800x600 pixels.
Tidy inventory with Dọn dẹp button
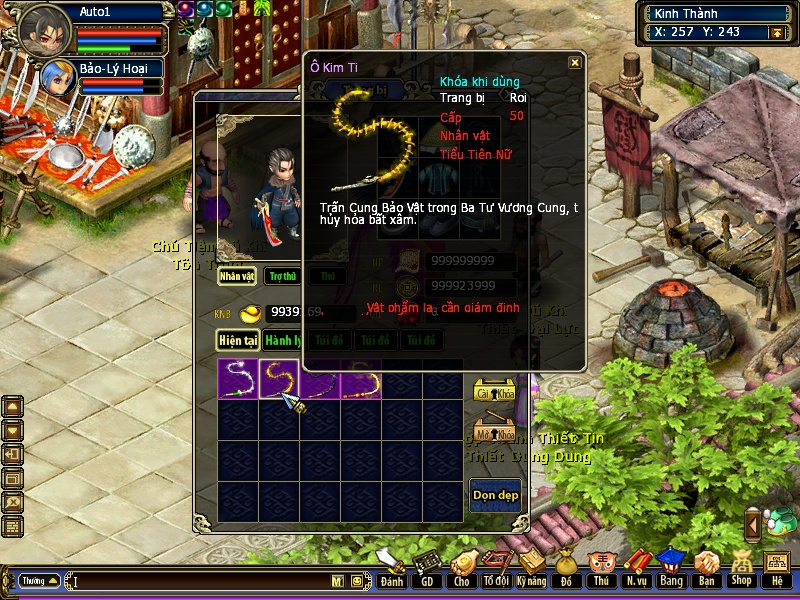pyautogui.click(x=495, y=495)
